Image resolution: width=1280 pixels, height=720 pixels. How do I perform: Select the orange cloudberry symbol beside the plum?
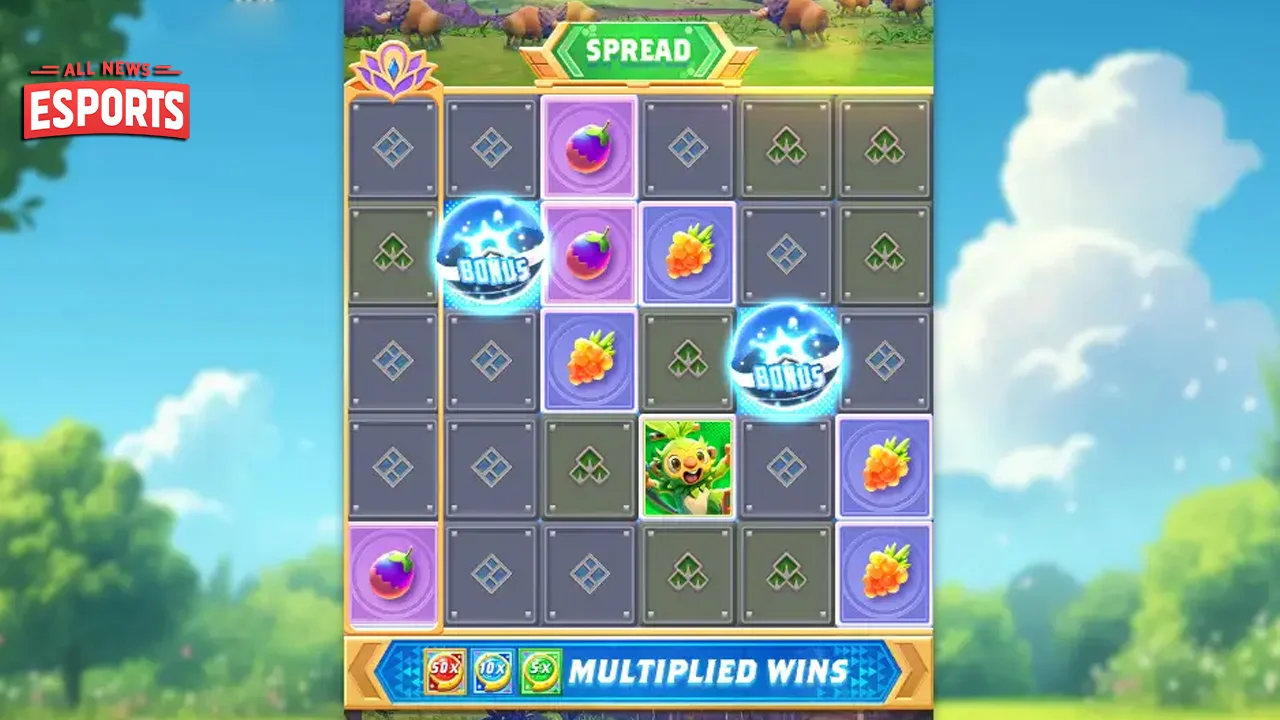click(688, 252)
